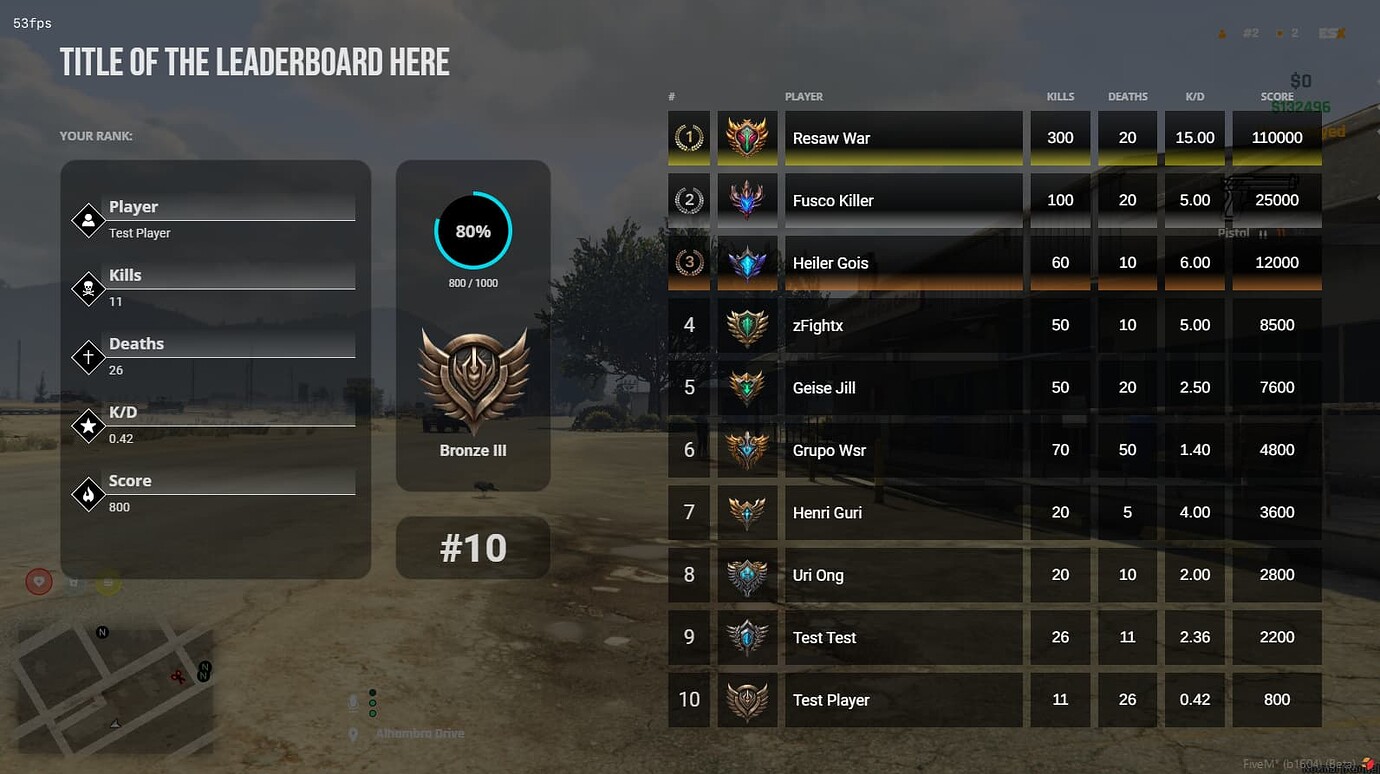Toggle the red location blip above the minimap
1380x774 pixels.
[x=38, y=581]
